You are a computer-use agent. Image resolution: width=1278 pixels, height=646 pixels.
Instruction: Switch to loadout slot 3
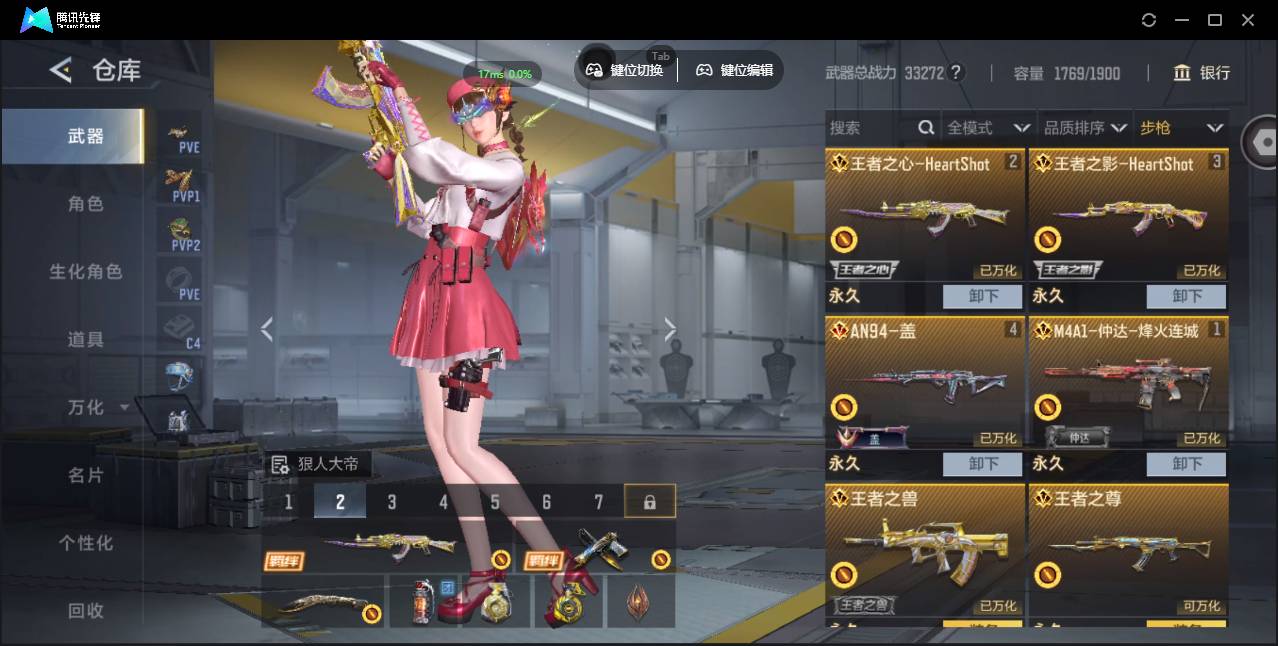click(392, 502)
